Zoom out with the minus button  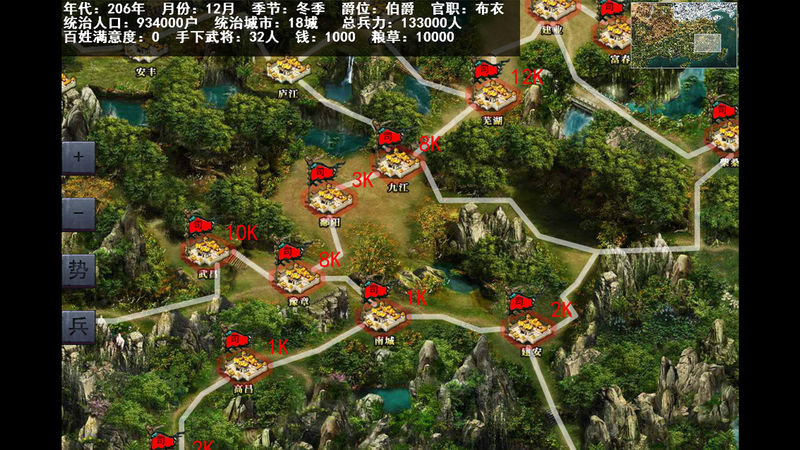tap(79, 213)
